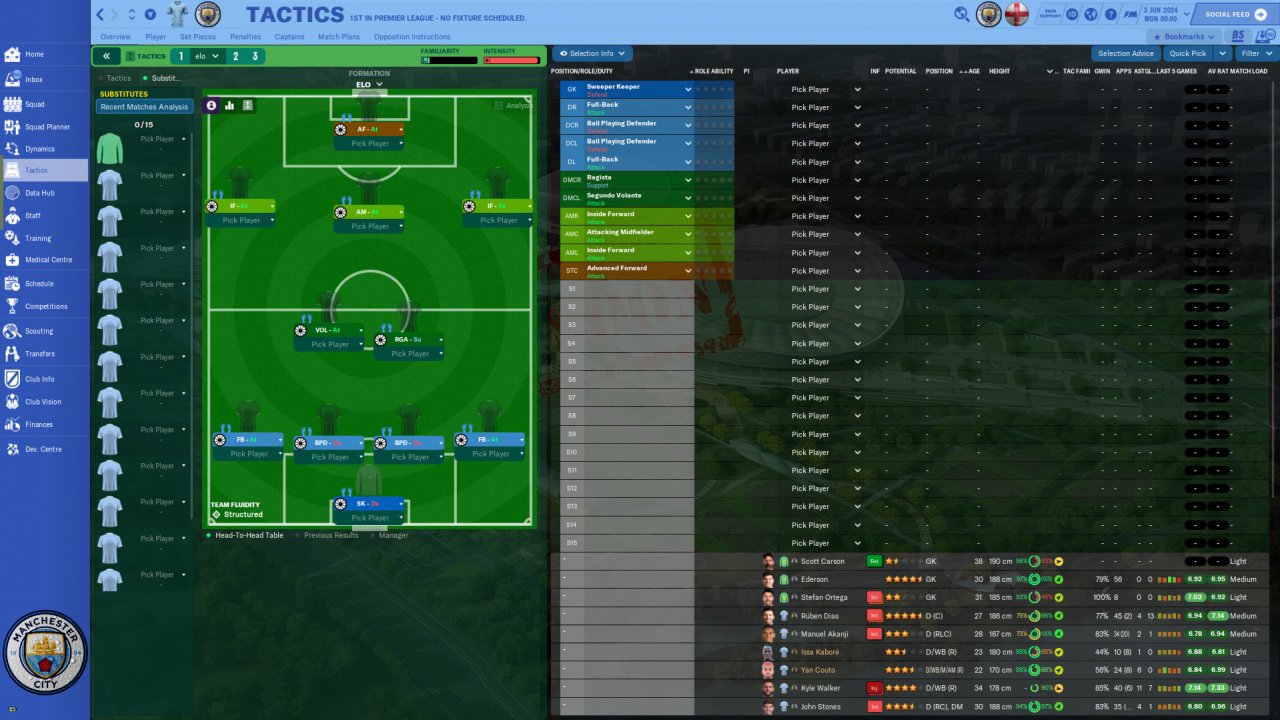Screen dimensions: 1280x720
Task: Open the Social Feed panel
Action: click(1235, 14)
